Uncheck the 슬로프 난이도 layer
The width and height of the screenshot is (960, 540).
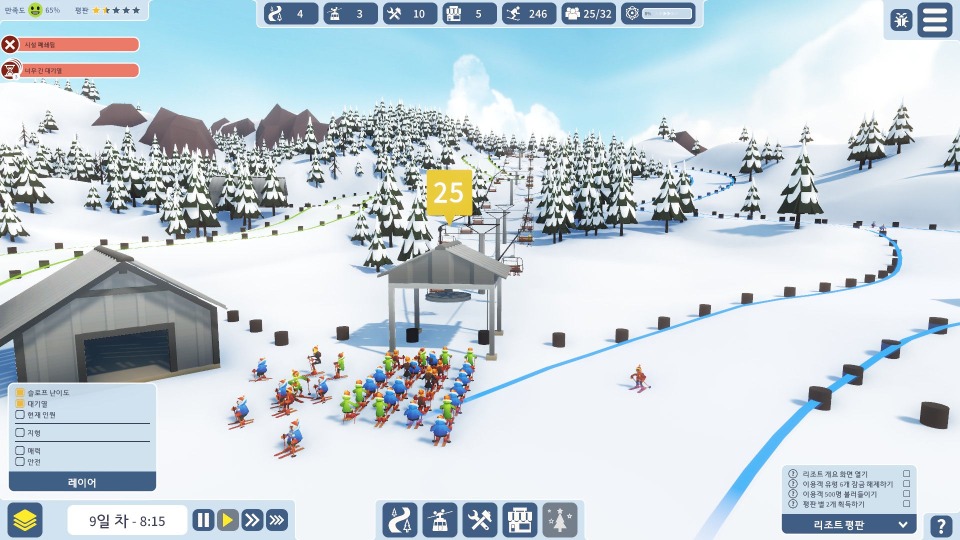pyautogui.click(x=20, y=393)
